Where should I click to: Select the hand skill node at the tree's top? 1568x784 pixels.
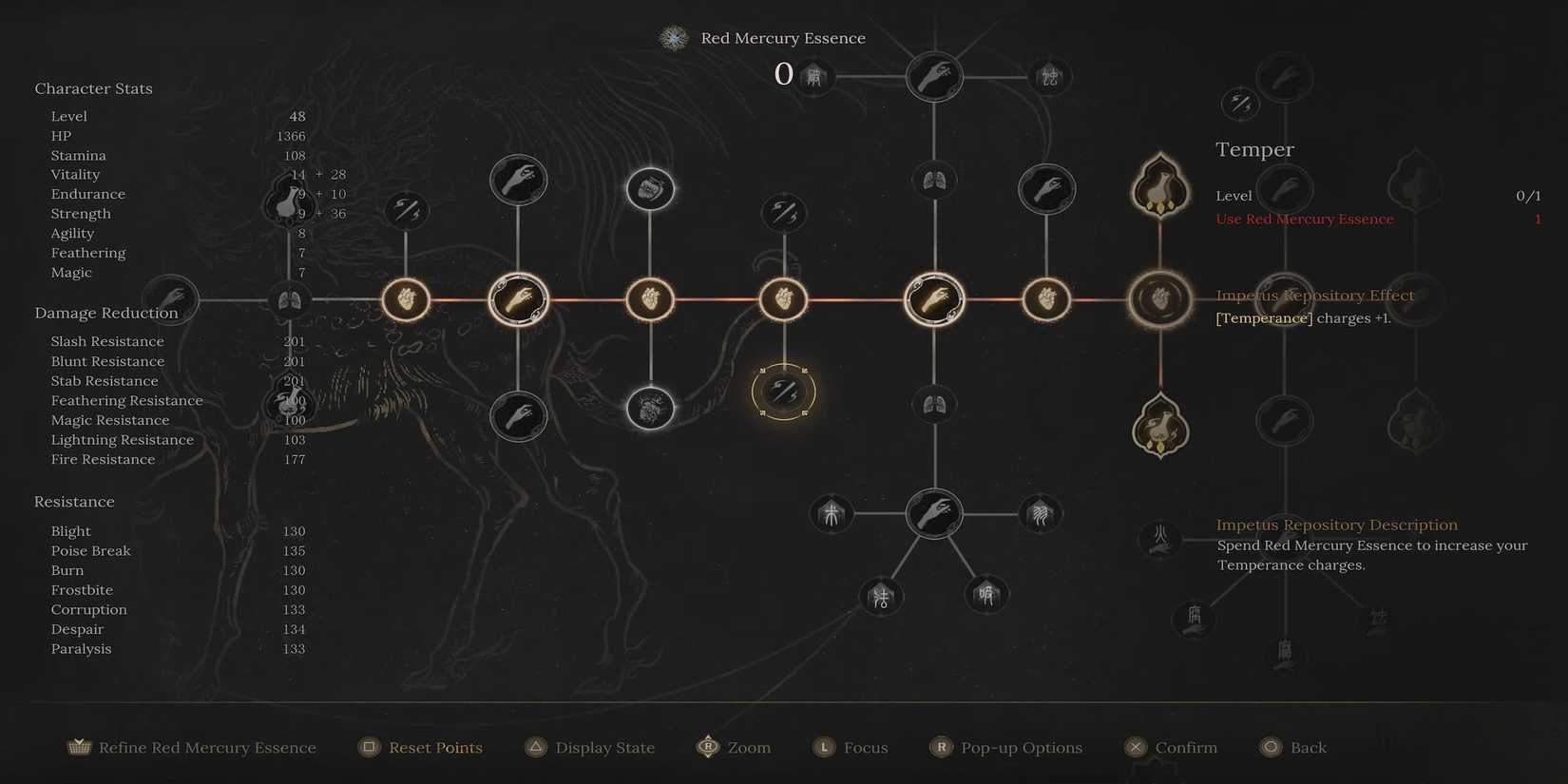(934, 77)
